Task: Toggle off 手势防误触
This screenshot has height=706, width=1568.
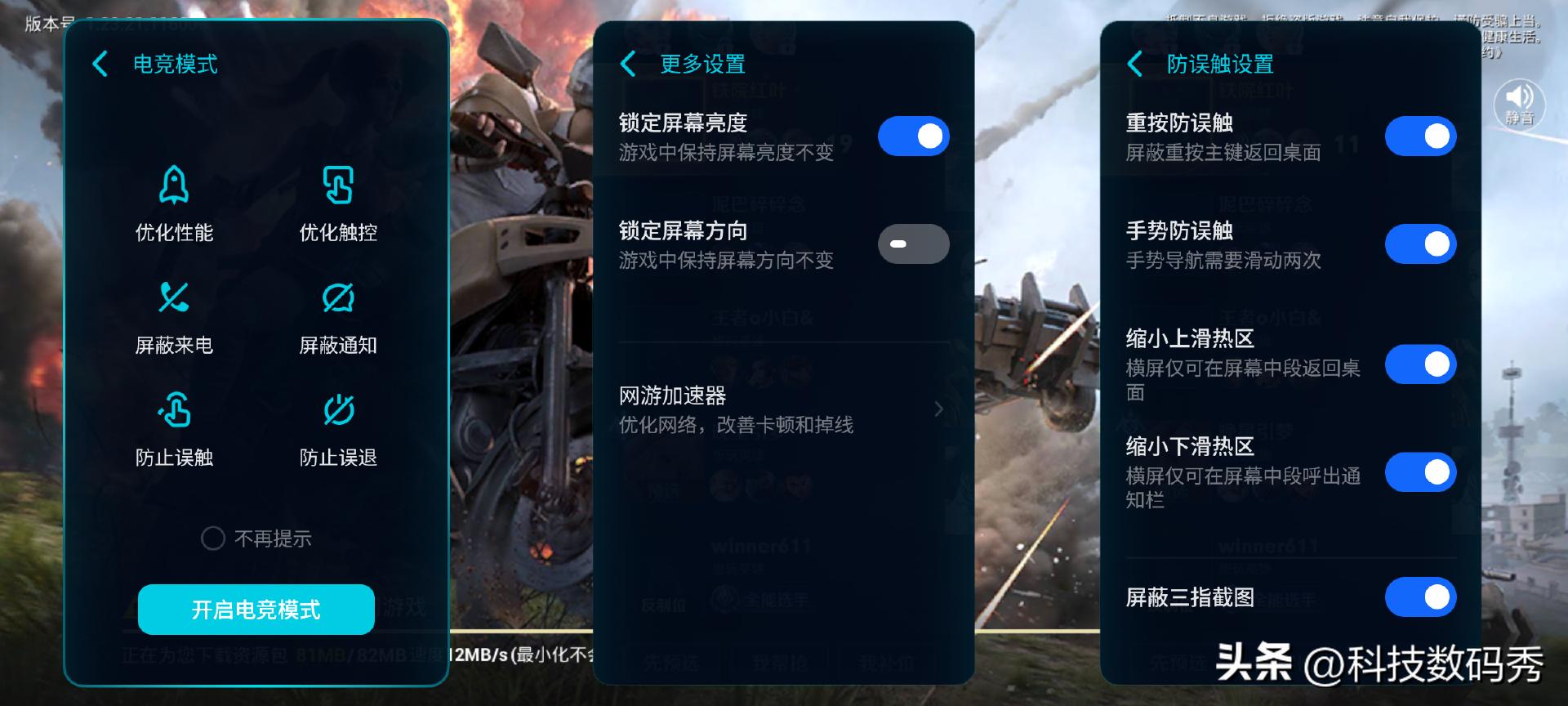Action: click(x=1421, y=244)
